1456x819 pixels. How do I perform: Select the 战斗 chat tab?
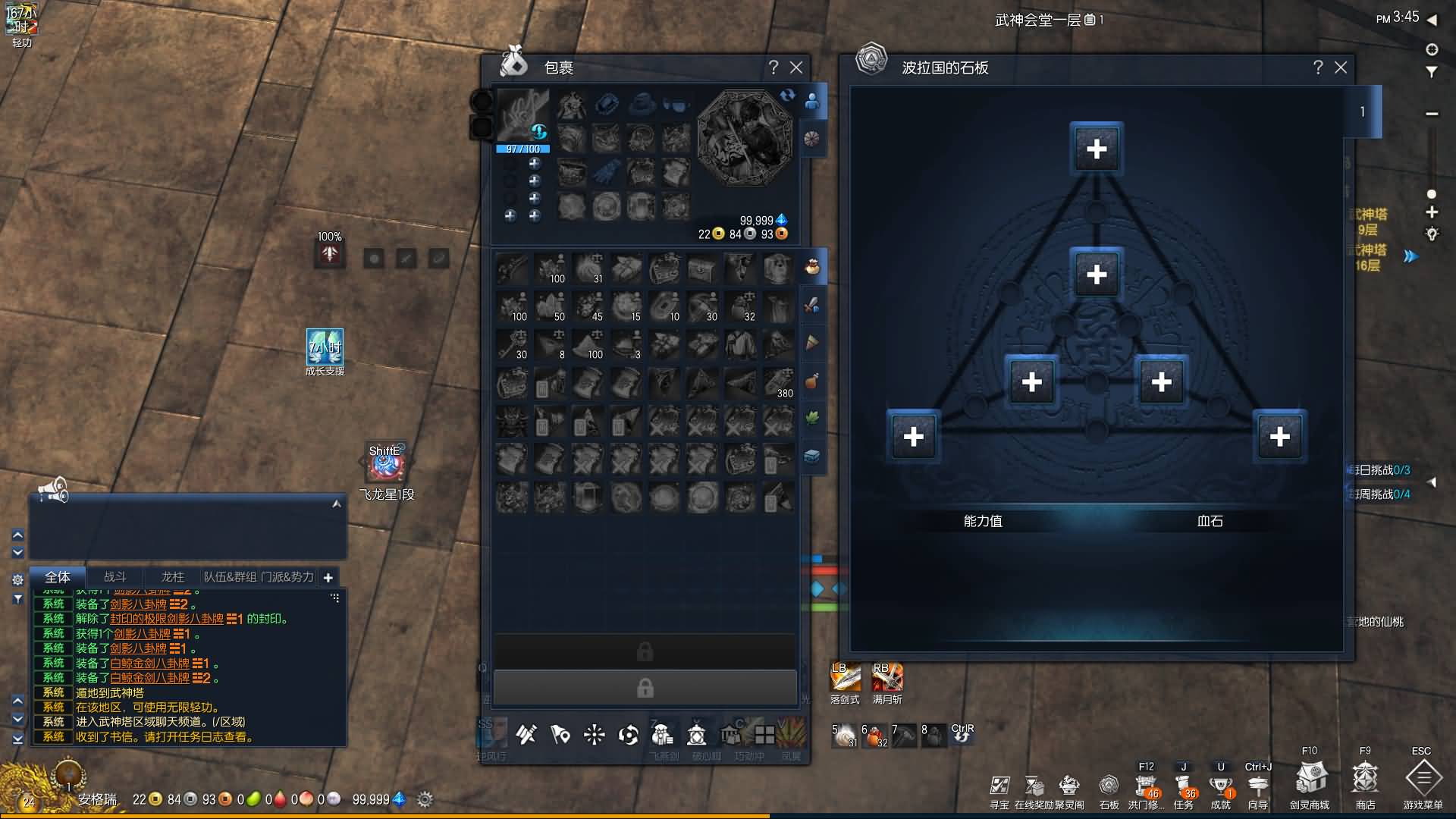pyautogui.click(x=115, y=577)
